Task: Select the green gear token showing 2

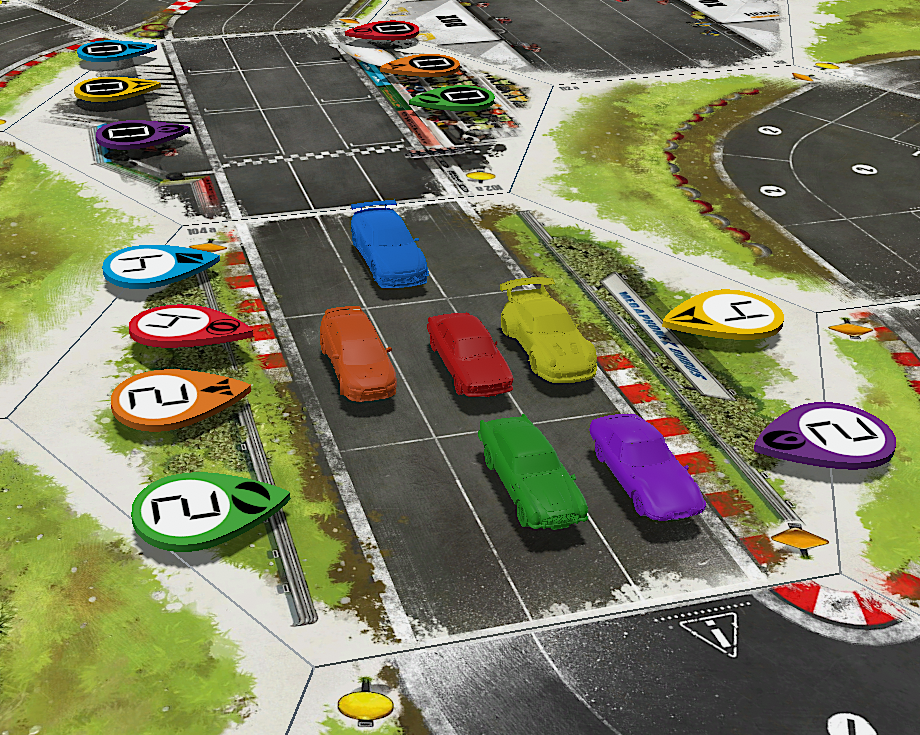Action: tap(200, 508)
